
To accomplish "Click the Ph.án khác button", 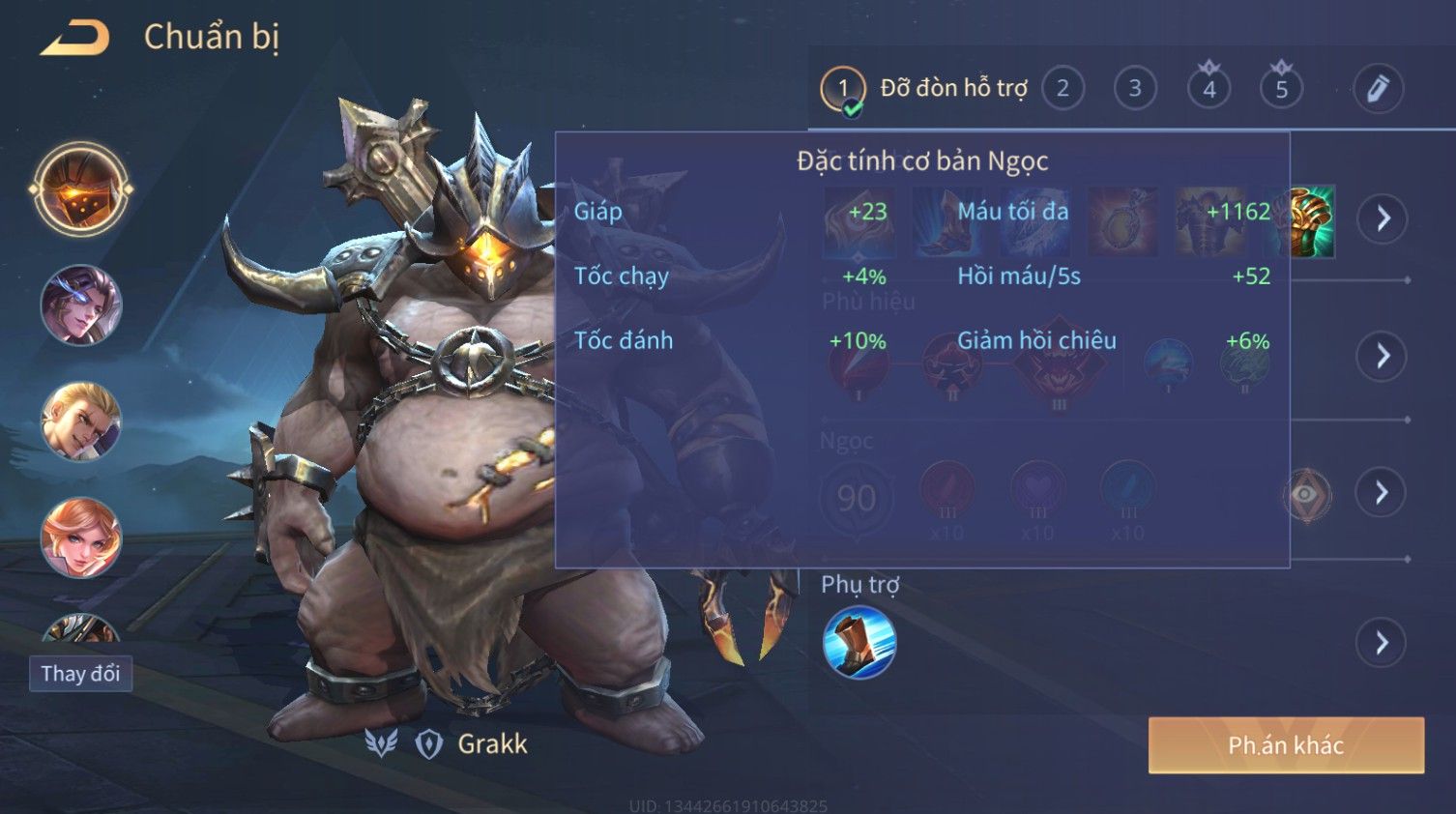I will point(1285,745).
